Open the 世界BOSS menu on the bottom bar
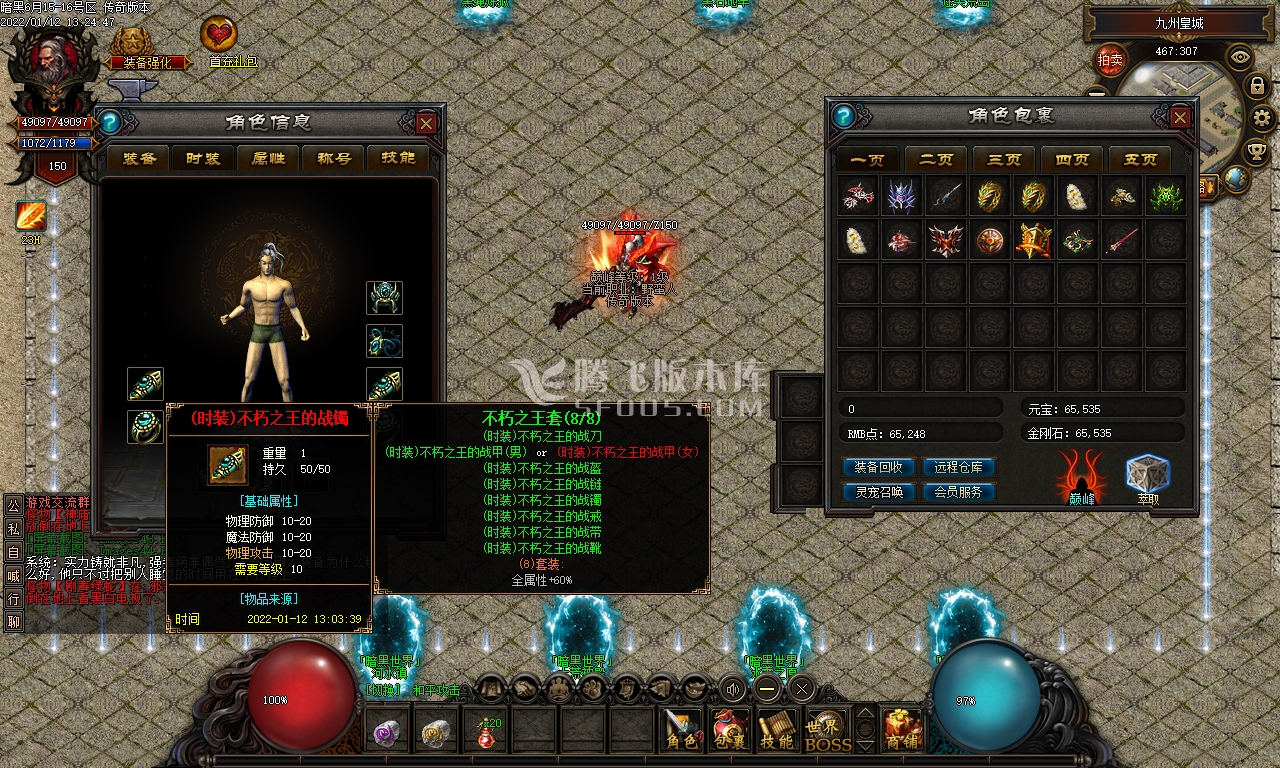 828,731
